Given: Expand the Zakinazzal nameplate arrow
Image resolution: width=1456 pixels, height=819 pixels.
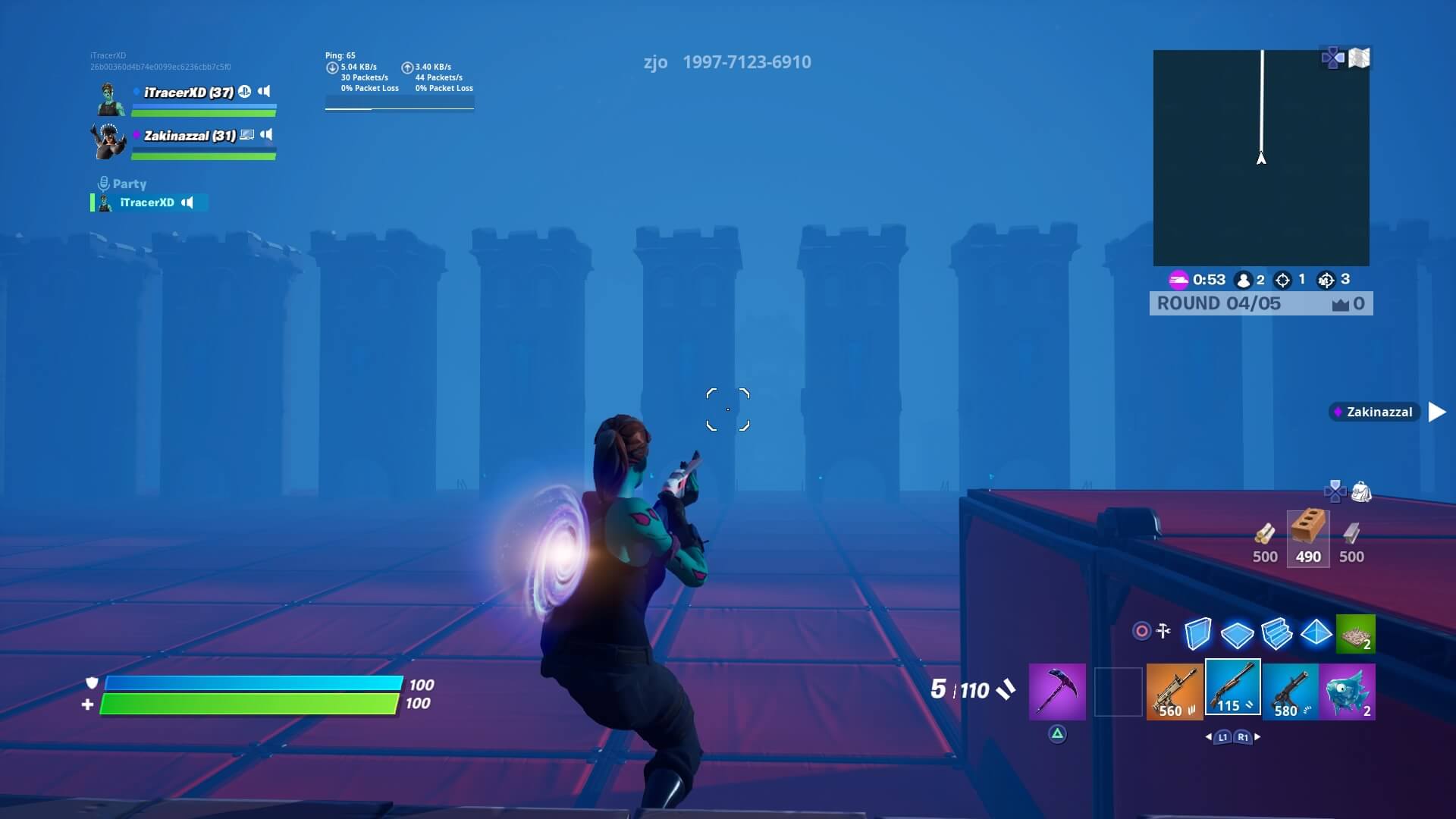Looking at the screenshot, I should (1436, 412).
